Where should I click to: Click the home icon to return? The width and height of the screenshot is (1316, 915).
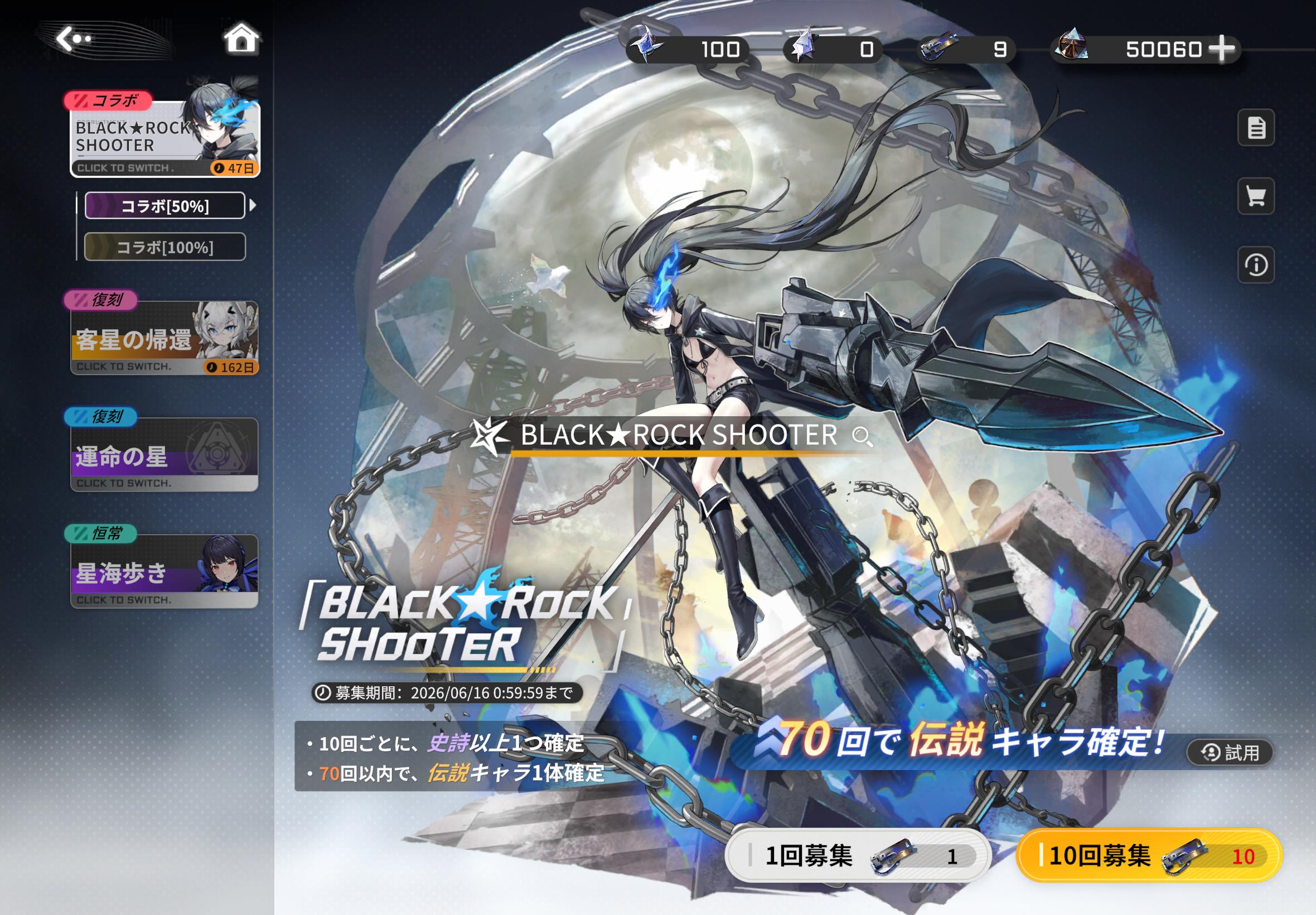pos(243,38)
